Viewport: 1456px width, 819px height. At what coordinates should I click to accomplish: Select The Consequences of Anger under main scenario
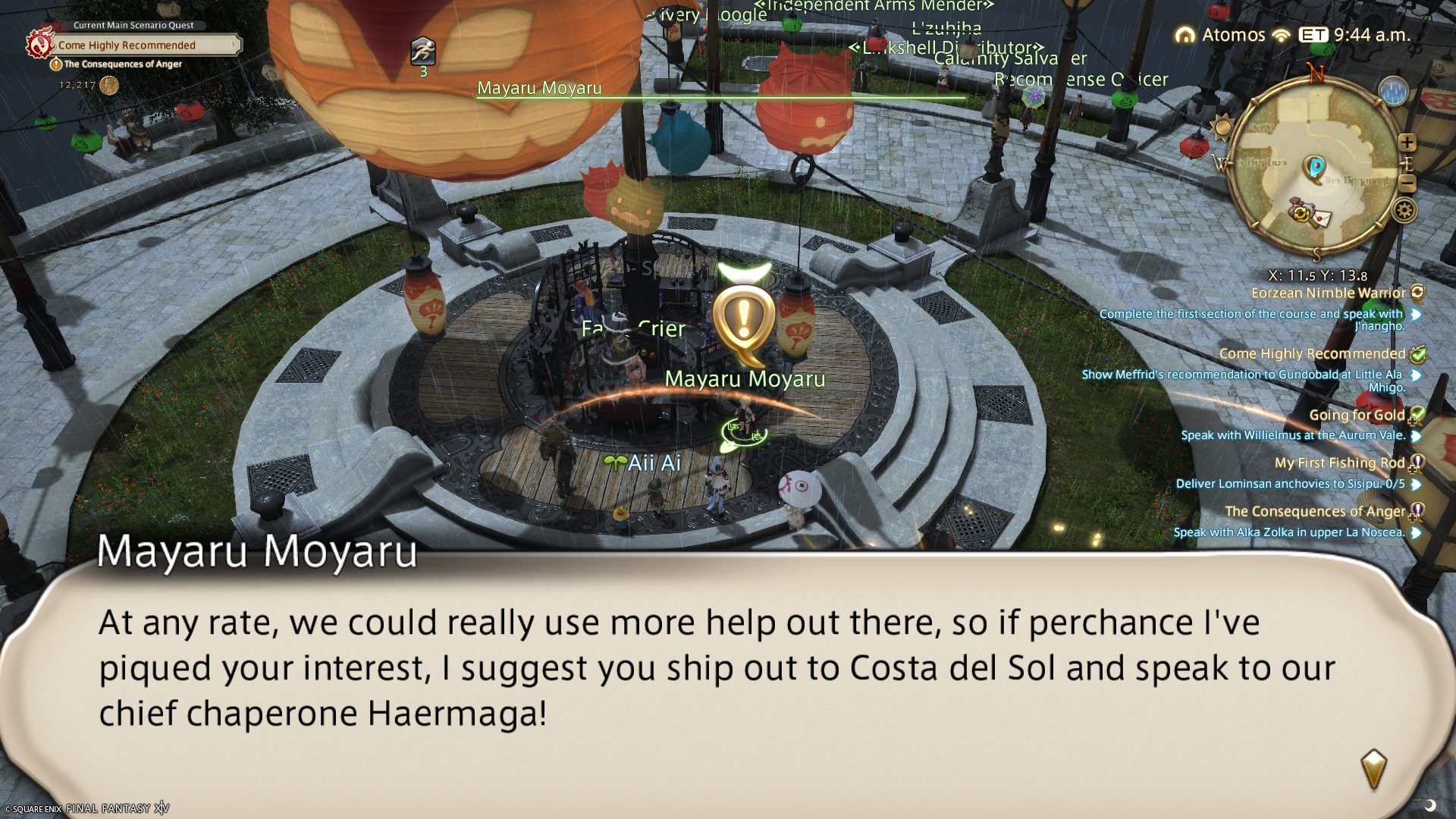click(x=123, y=64)
